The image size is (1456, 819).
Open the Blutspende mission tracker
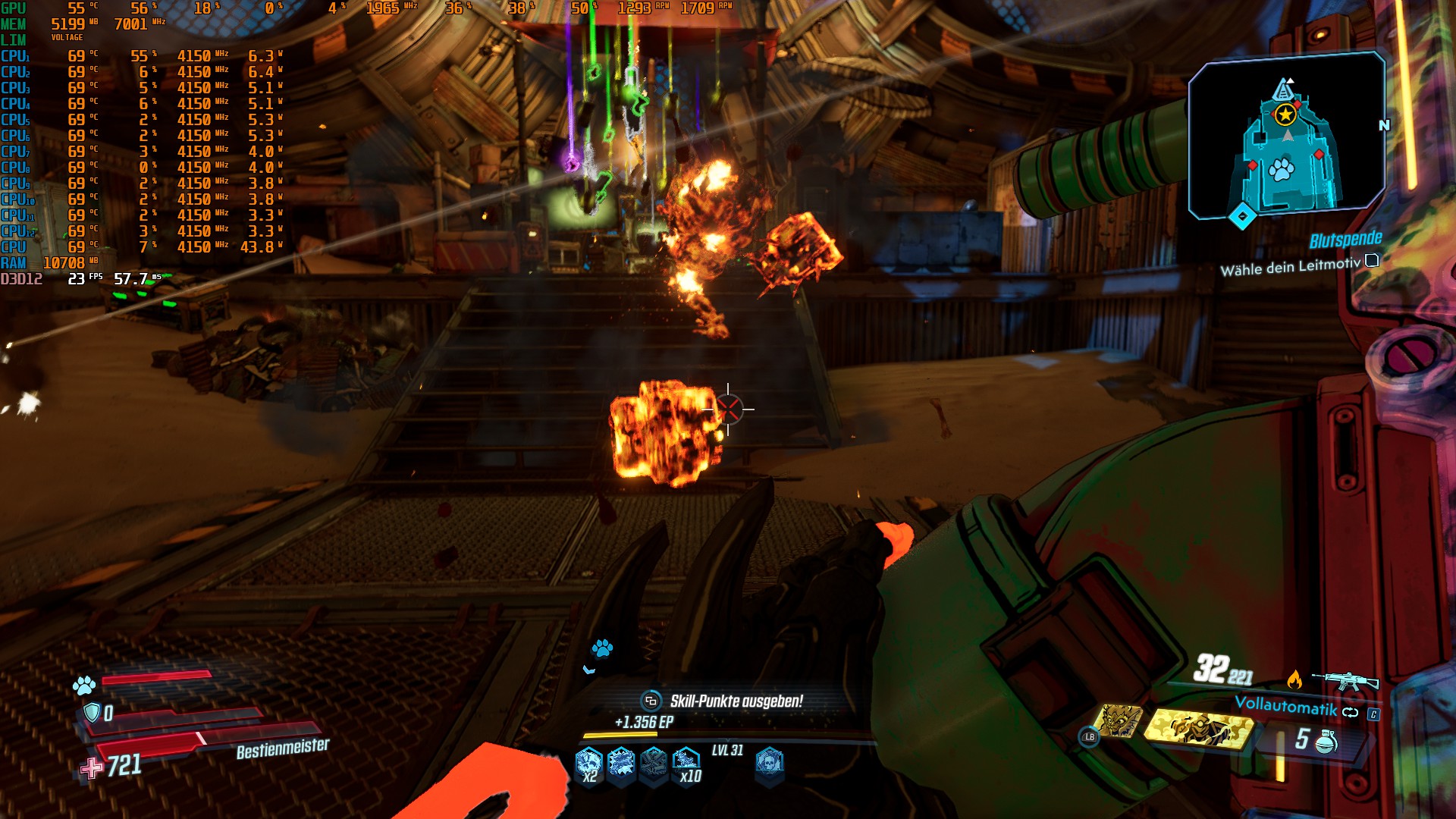1345,240
